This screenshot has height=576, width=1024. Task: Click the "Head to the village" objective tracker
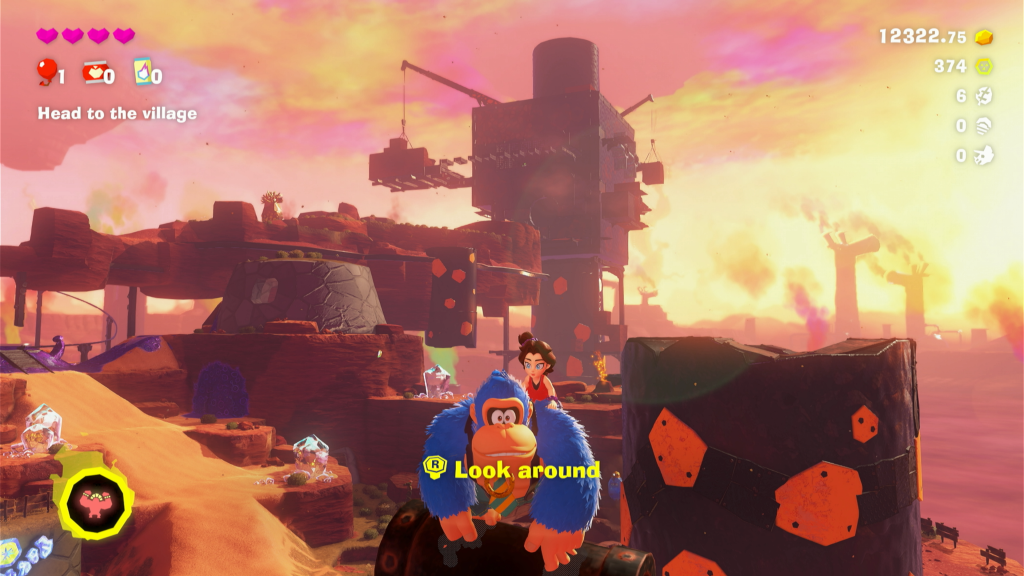[117, 114]
